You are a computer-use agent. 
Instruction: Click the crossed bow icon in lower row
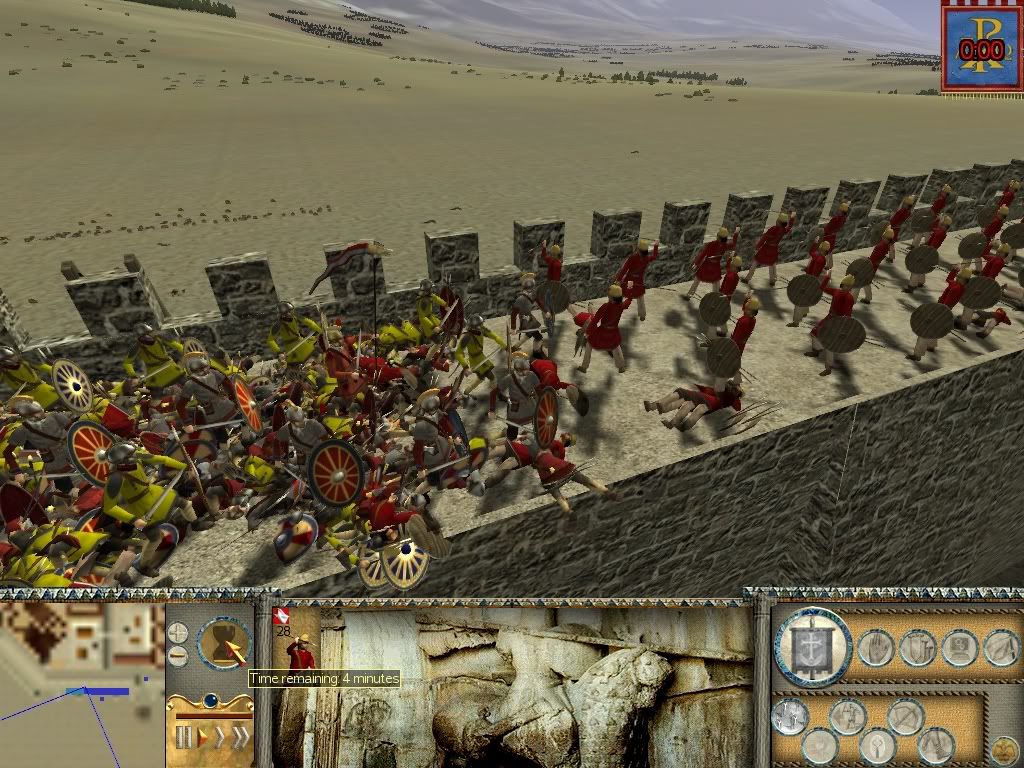tap(906, 716)
